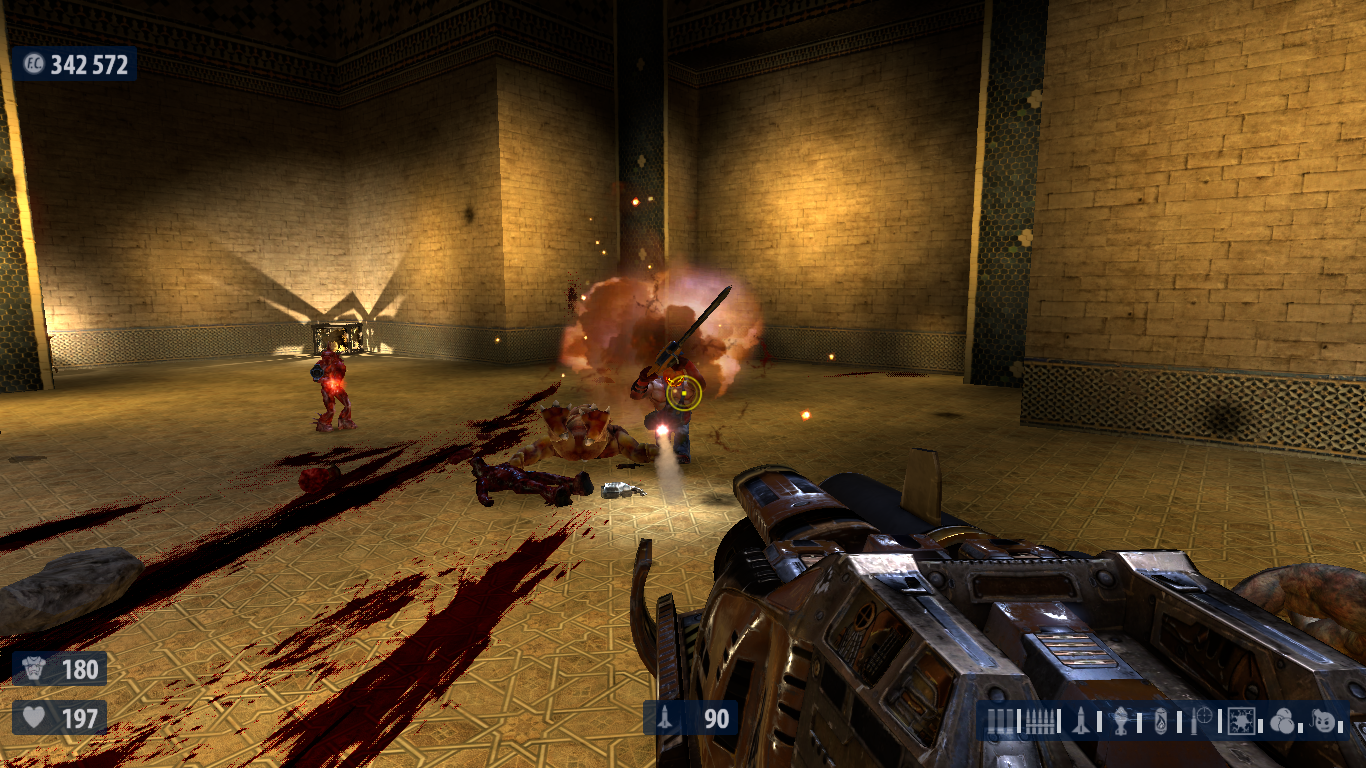Screen dimensions: 1366x768
Task: Click the angry face bomb icon
Action: (1325, 720)
